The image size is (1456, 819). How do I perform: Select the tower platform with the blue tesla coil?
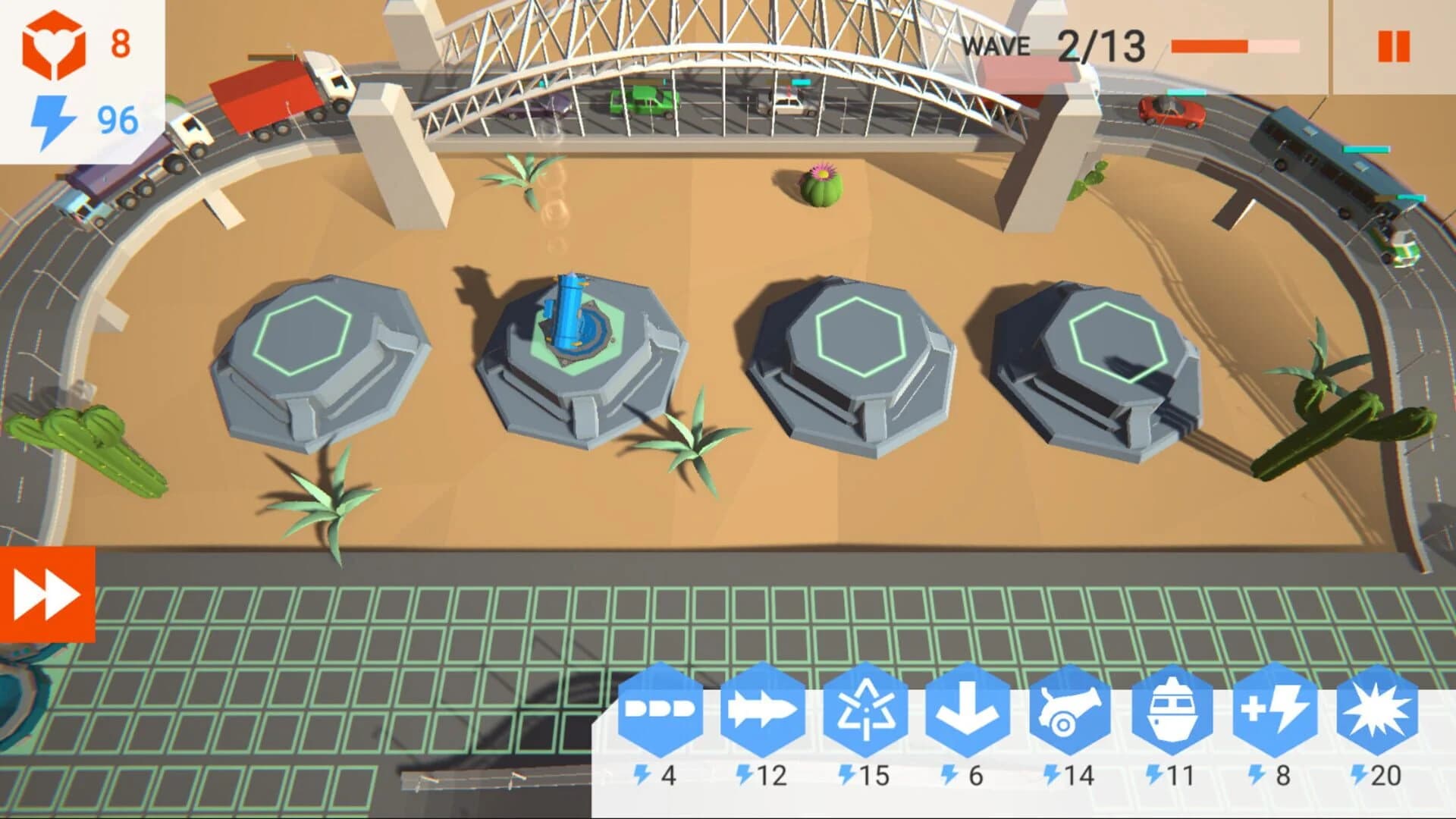[573, 334]
